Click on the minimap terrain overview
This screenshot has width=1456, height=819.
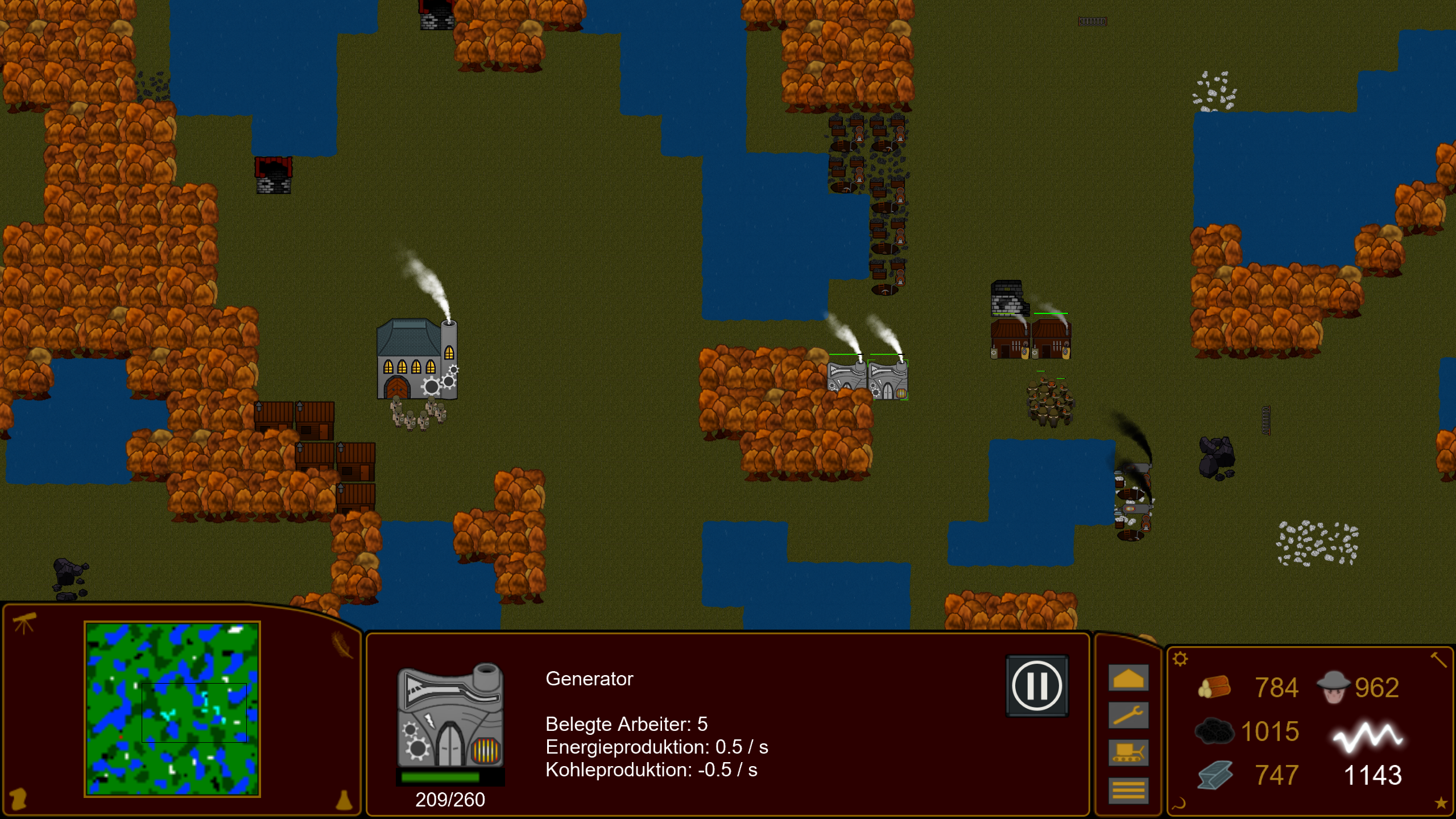click(x=172, y=709)
